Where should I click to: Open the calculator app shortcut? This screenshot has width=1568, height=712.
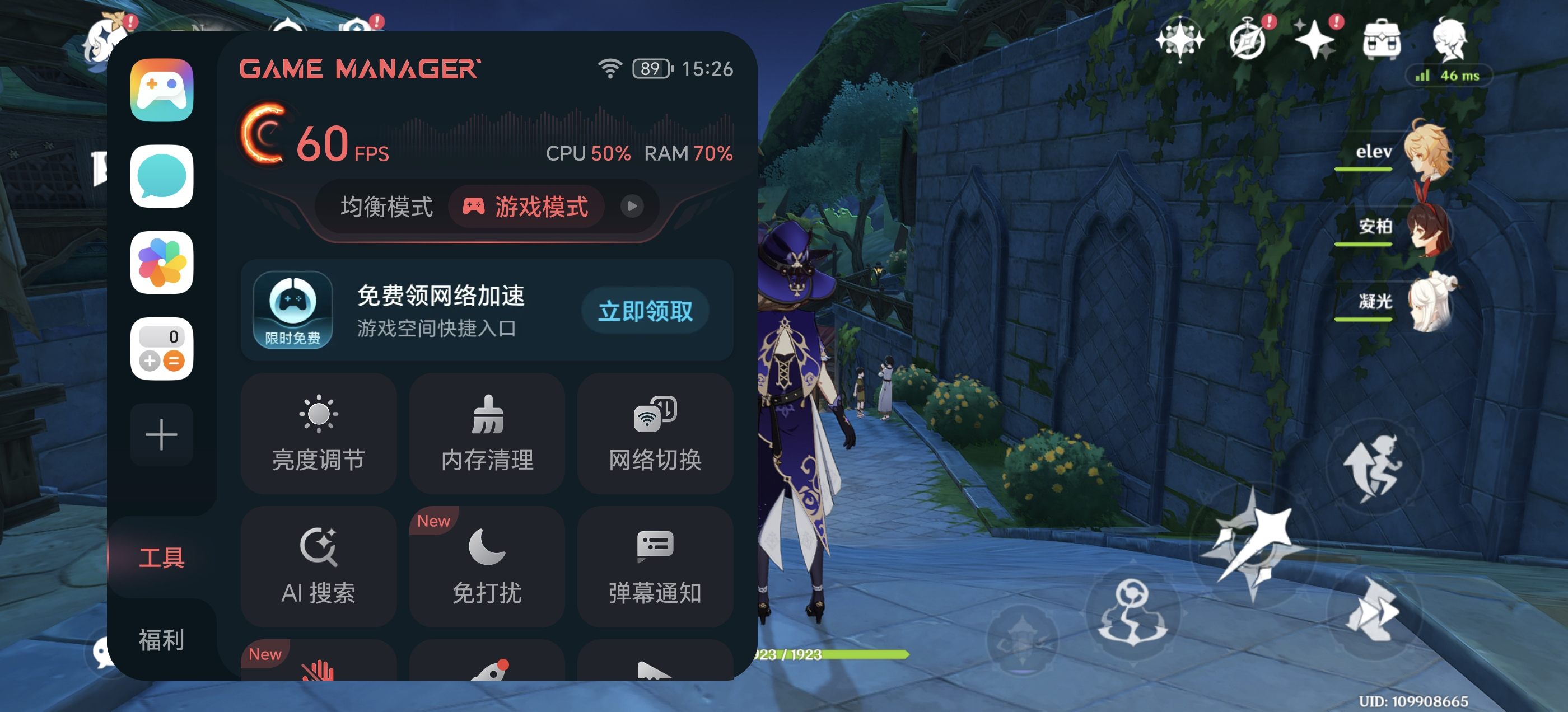161,349
